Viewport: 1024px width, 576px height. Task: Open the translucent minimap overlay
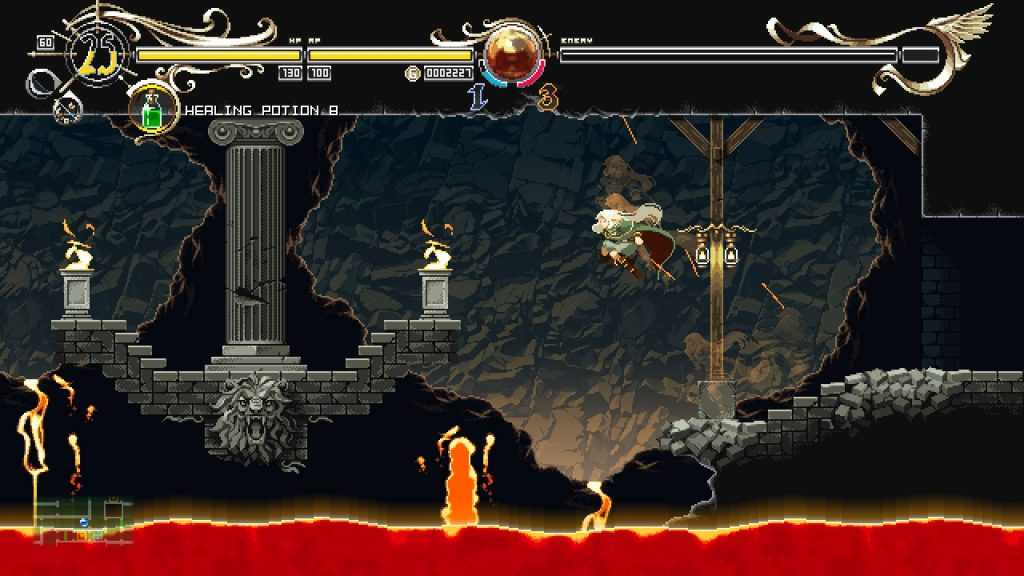[84, 521]
